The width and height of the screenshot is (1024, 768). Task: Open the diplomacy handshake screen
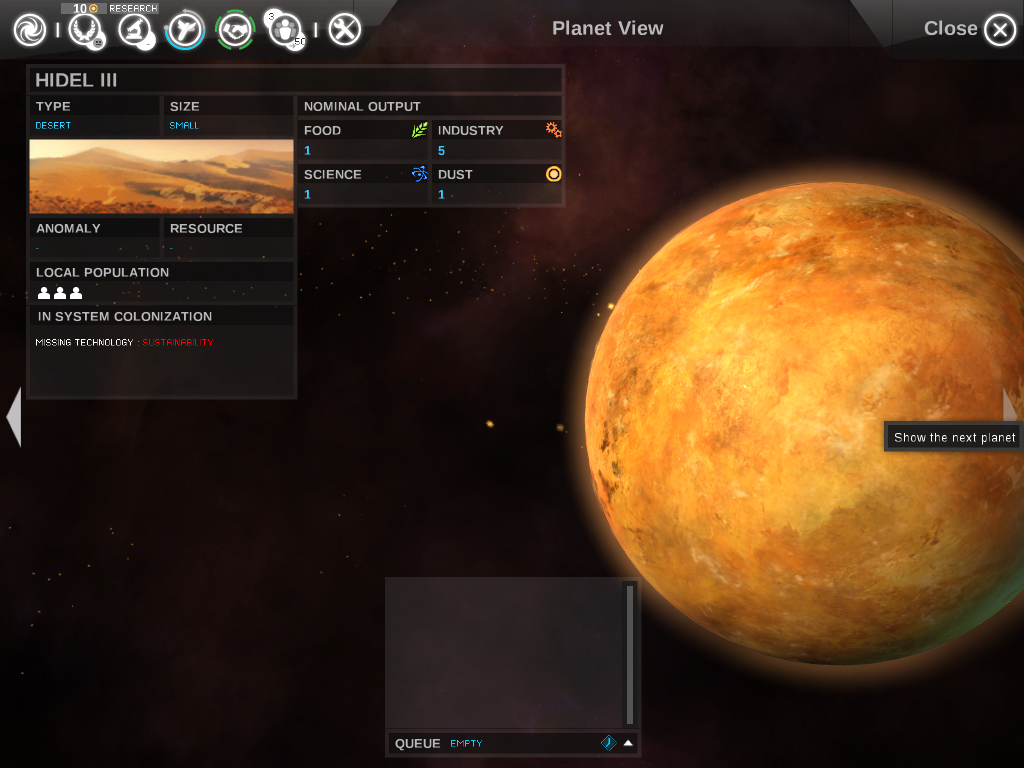coord(236,30)
